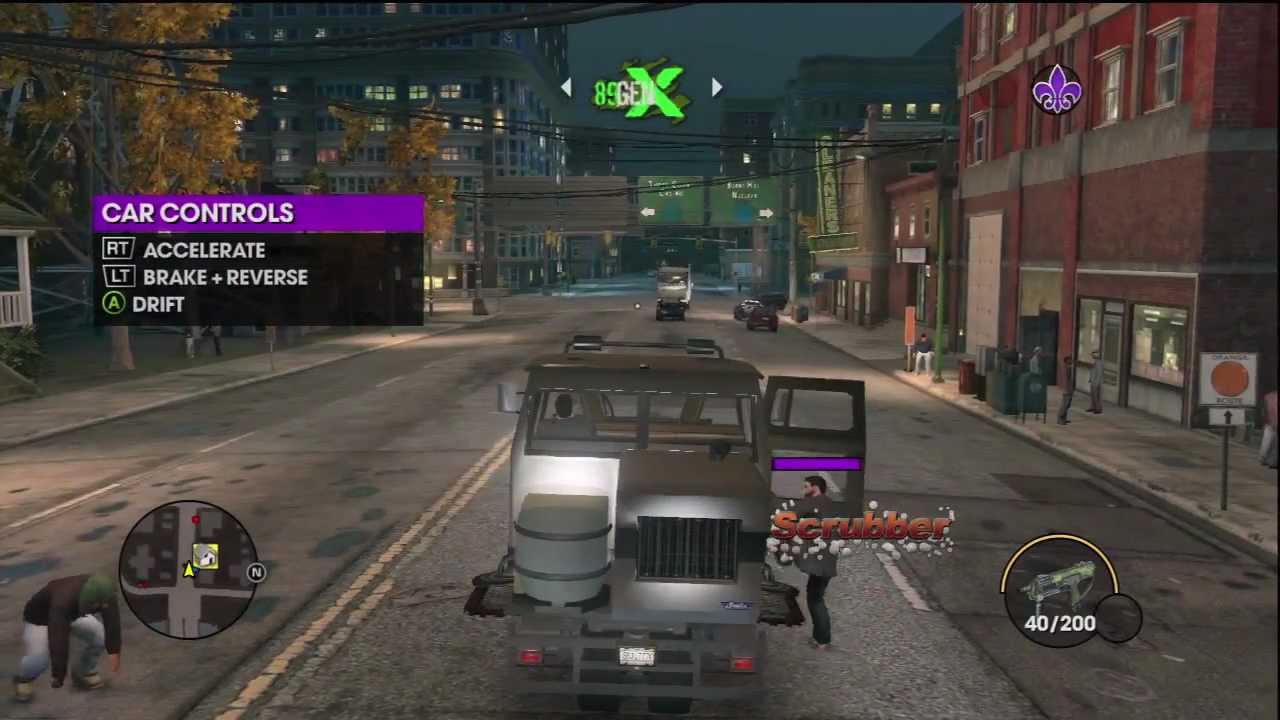Click the right arrow to switch station forward
The image size is (1280, 720).
pos(716,88)
